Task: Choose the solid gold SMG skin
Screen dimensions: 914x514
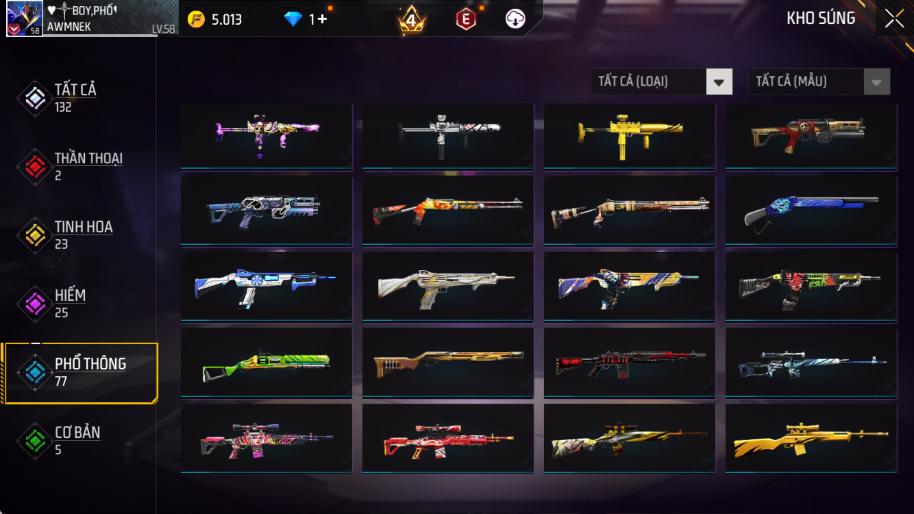Action: (629, 134)
